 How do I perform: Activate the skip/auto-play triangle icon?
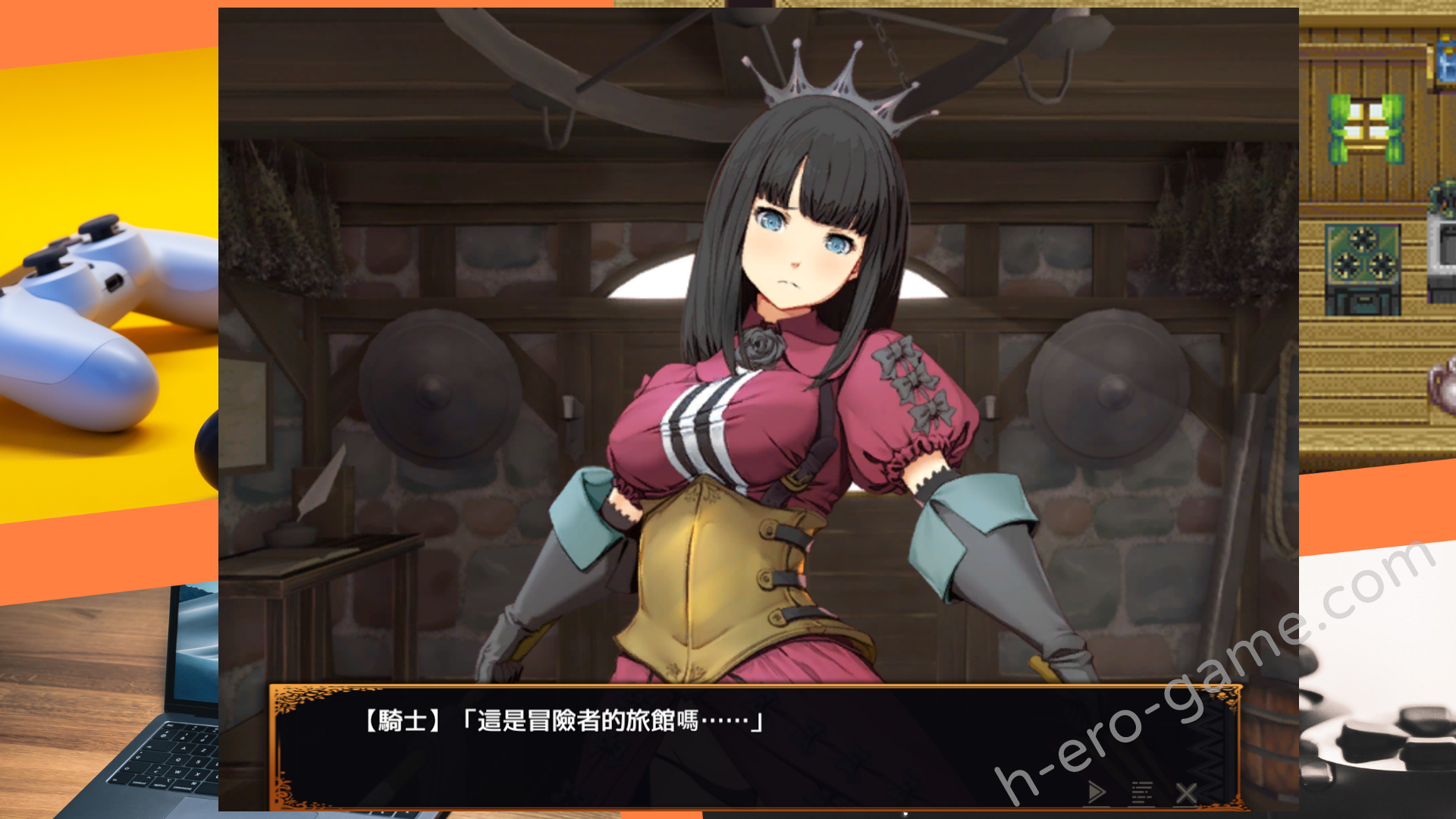[x=1097, y=792]
